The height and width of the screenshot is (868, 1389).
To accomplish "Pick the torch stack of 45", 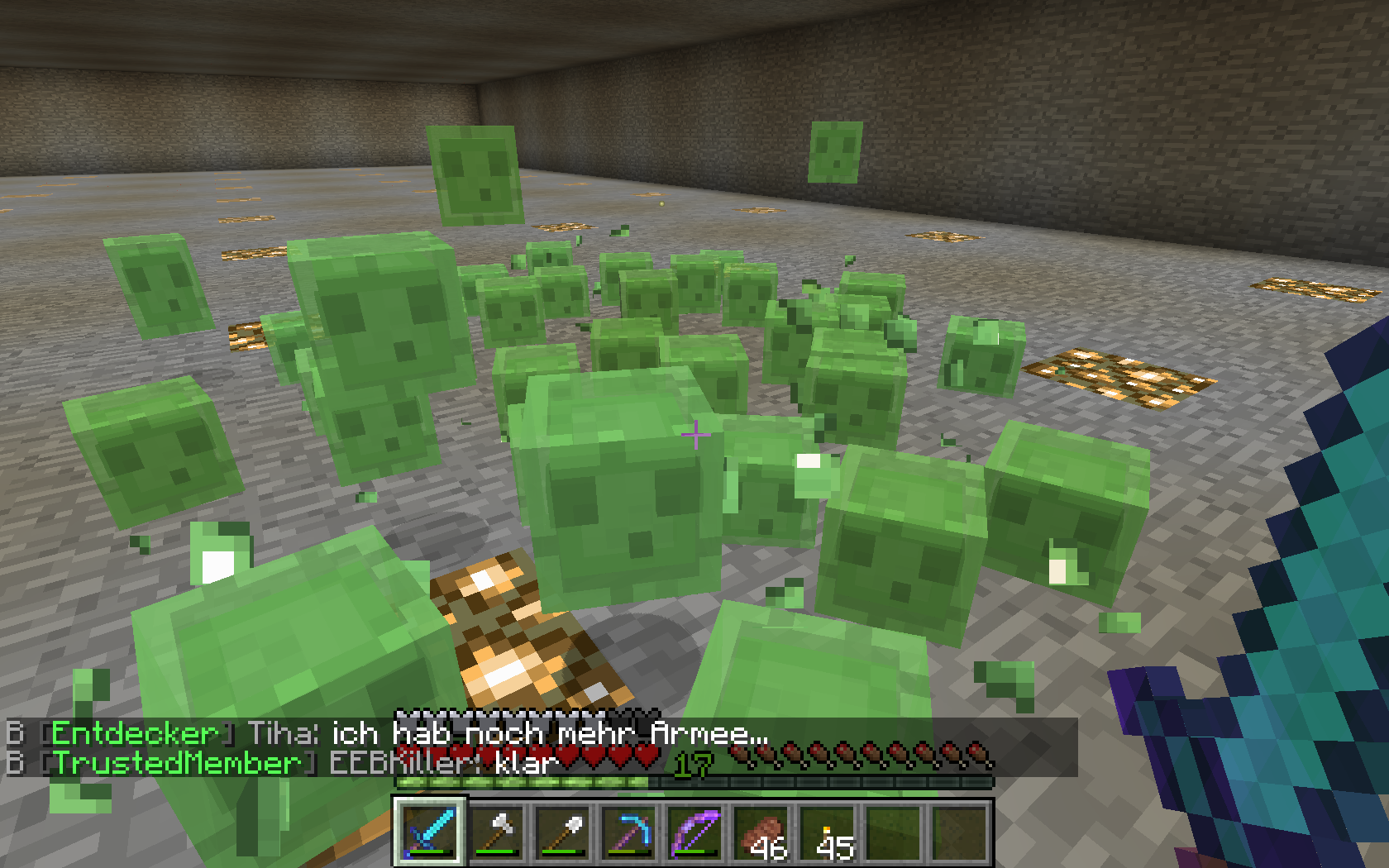I will [x=827, y=832].
